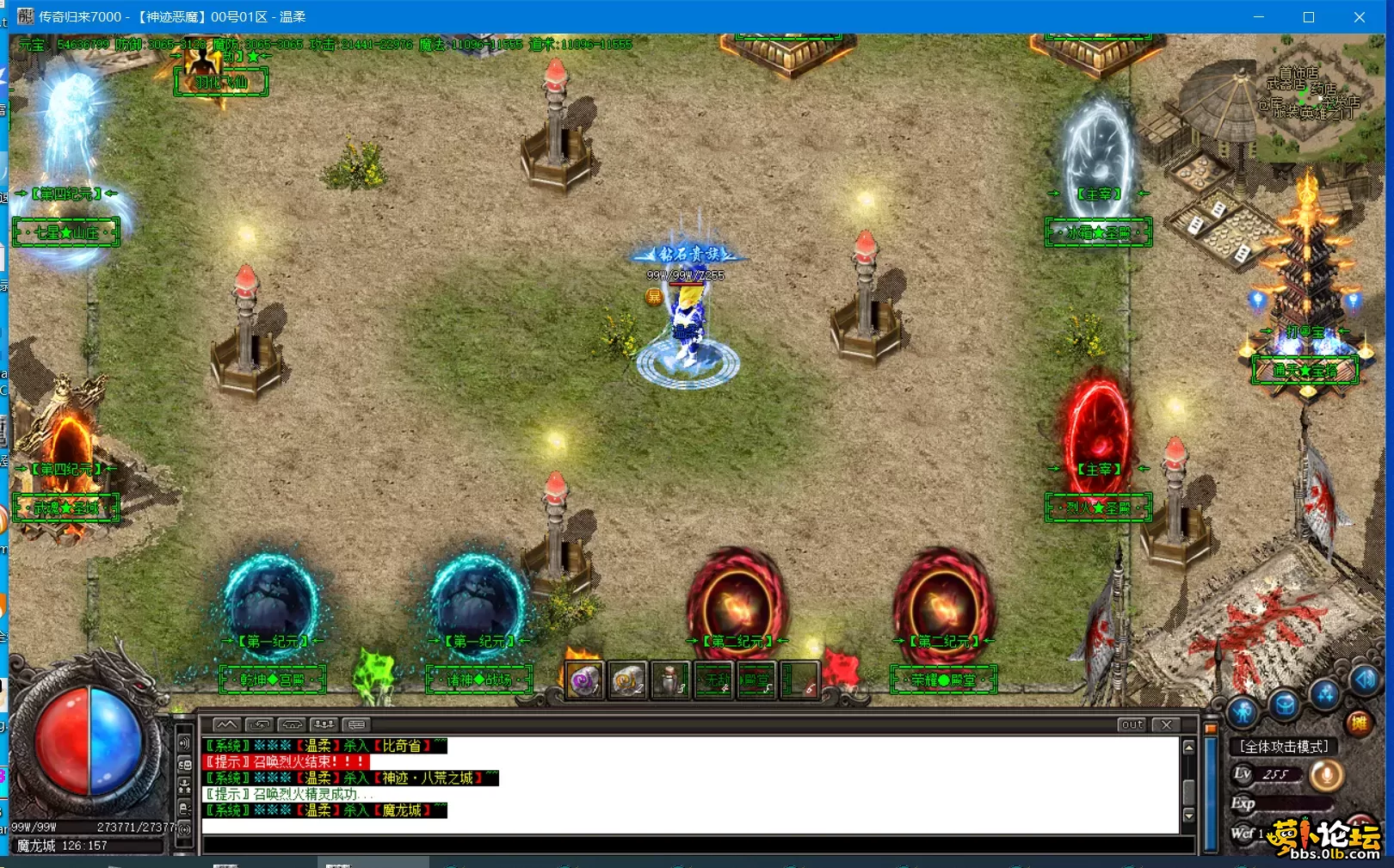1394x868 pixels.
Task: Open the File Explorer icon on the taskbar
Action: coord(226,863)
